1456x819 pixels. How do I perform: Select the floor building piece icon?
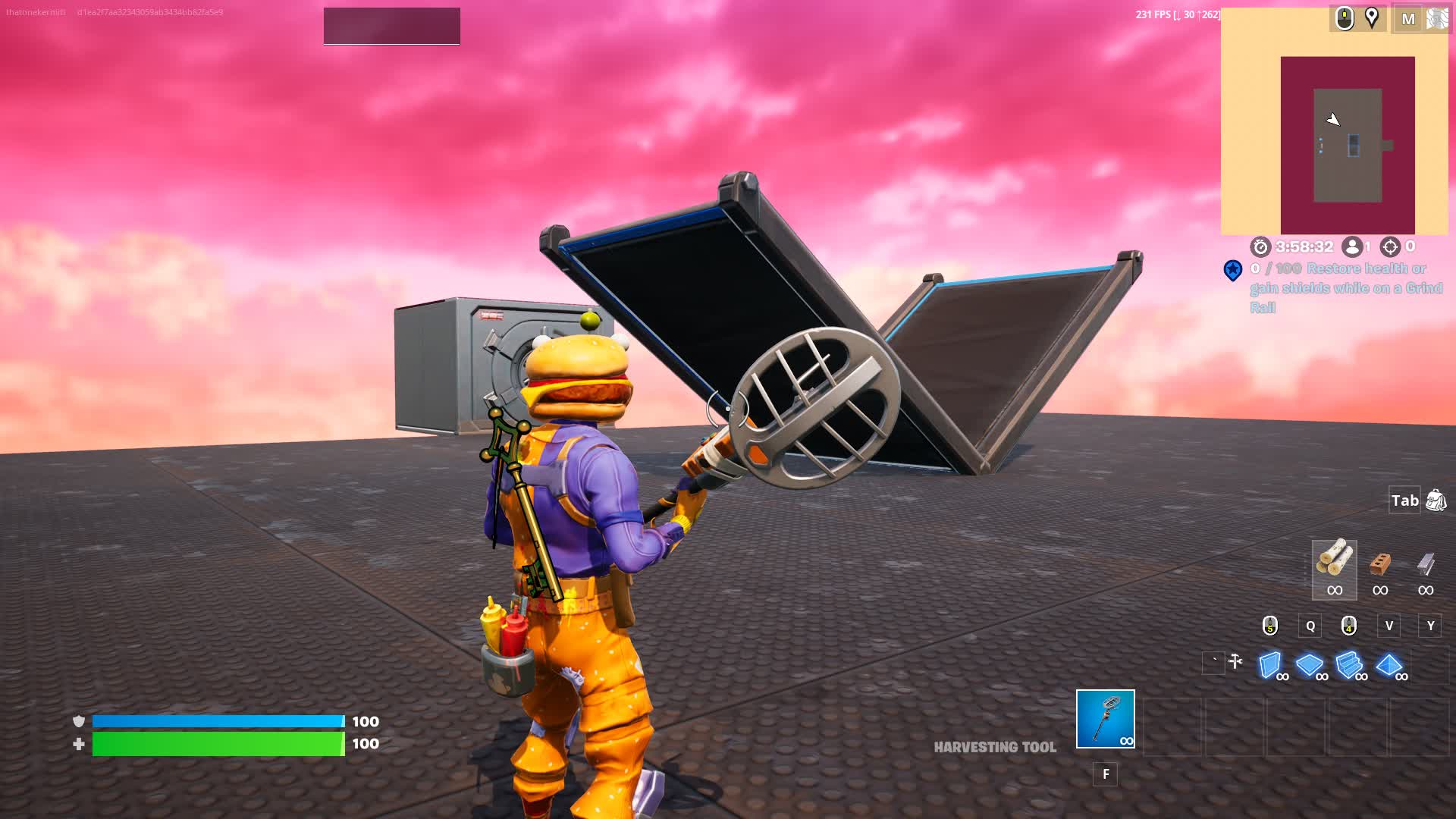pos(1312,664)
